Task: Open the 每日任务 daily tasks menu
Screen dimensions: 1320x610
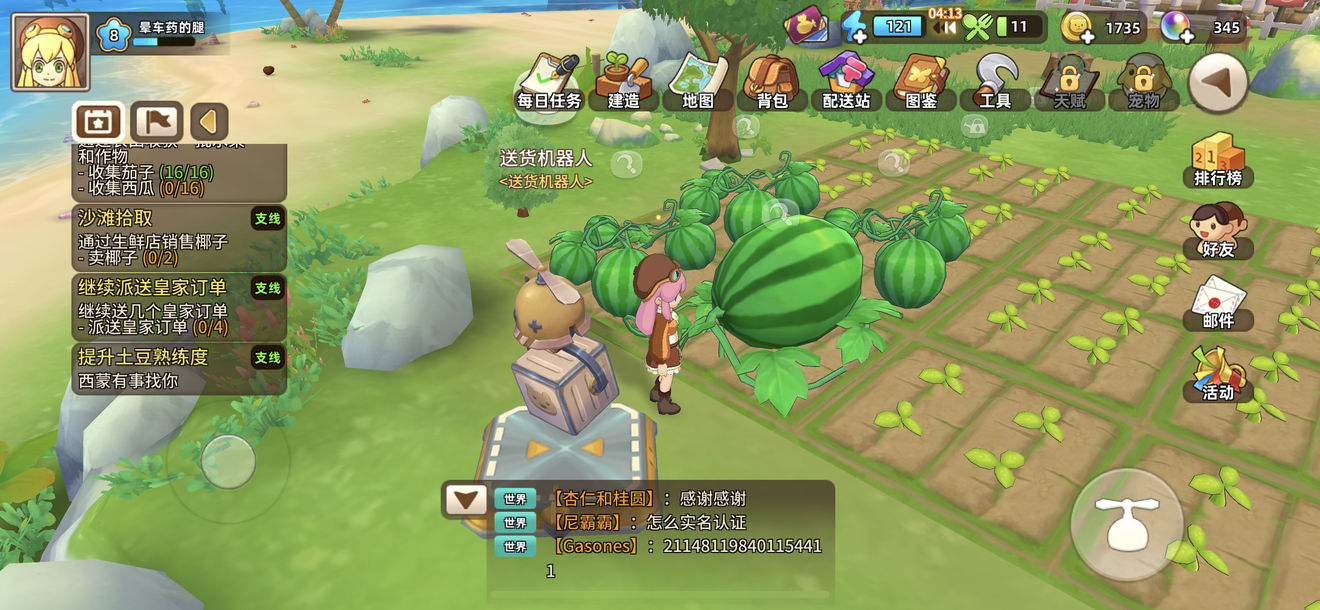Action: 549,81
